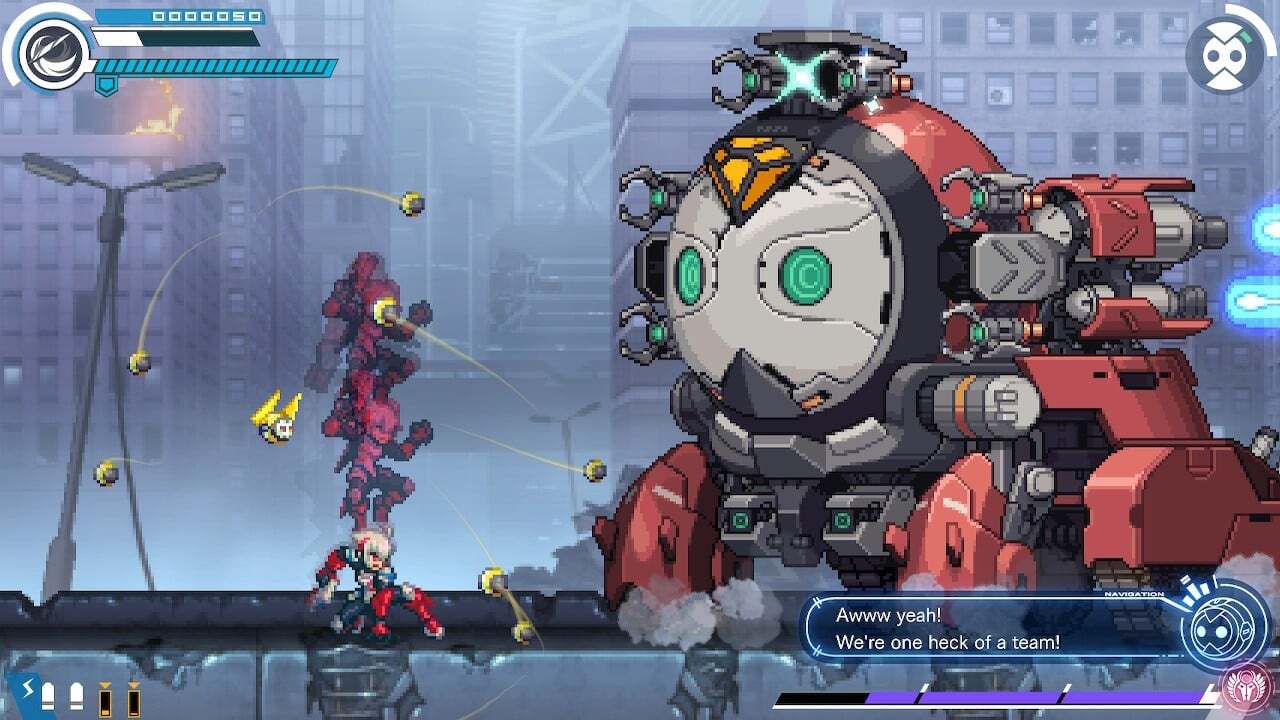Toggle the second orange cartridge charge indicator

pos(135,702)
